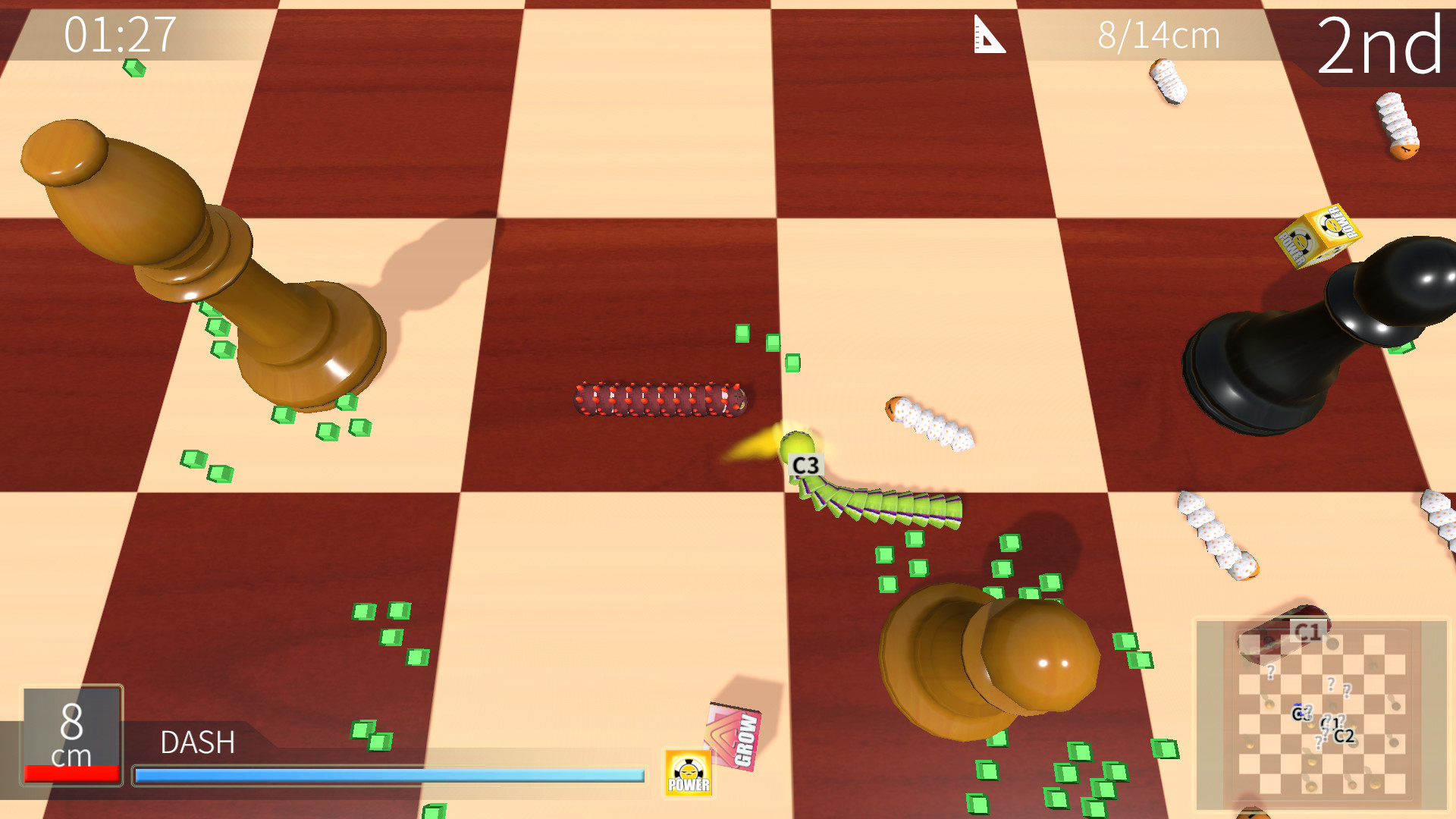This screenshot has width=1456, height=819.
Task: Select the DASH label text
Action: (x=197, y=742)
